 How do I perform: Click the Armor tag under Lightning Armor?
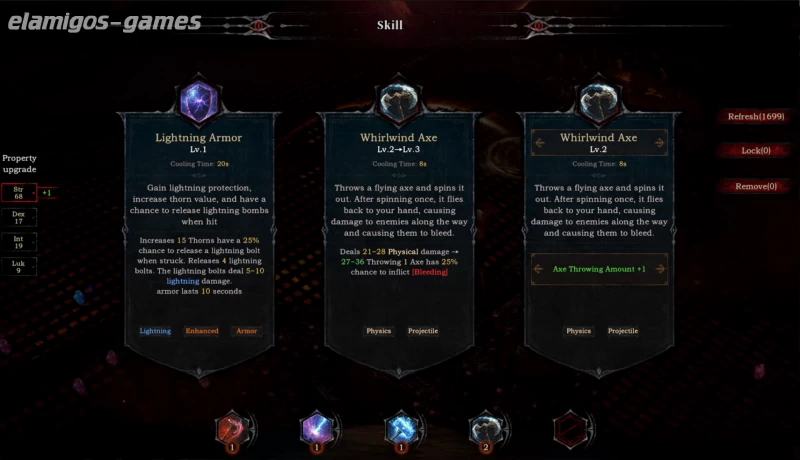pos(245,331)
